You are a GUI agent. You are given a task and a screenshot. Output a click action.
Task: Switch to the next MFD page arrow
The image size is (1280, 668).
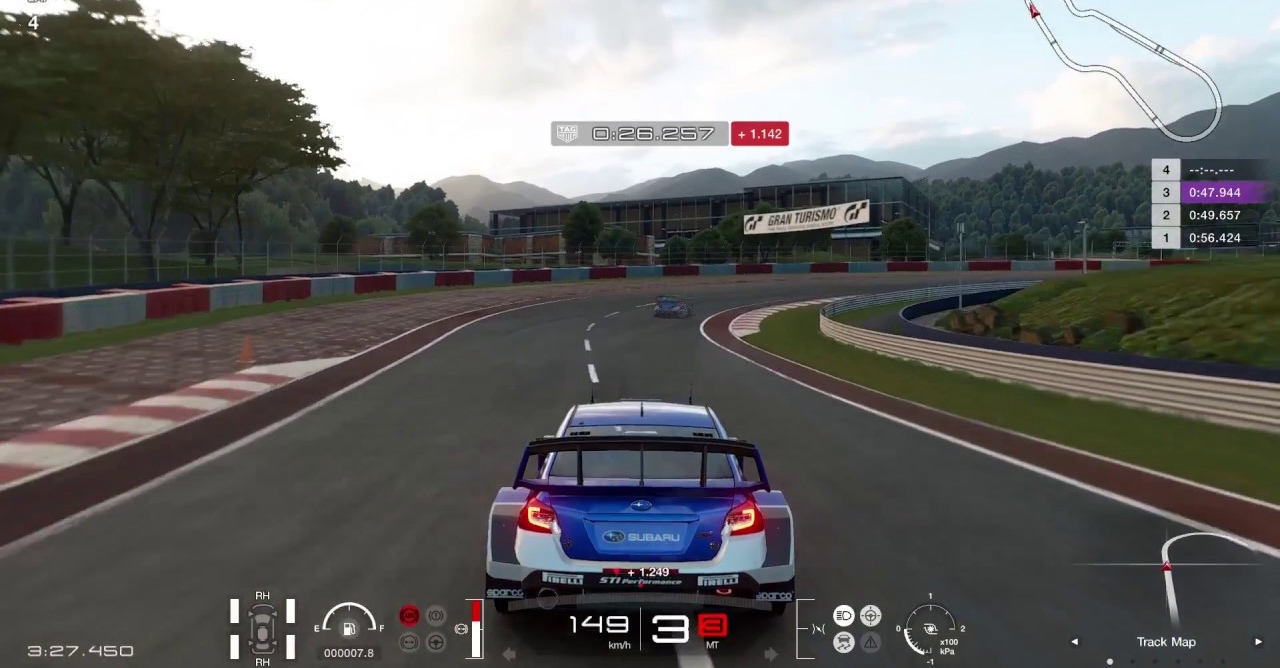pos(1258,642)
